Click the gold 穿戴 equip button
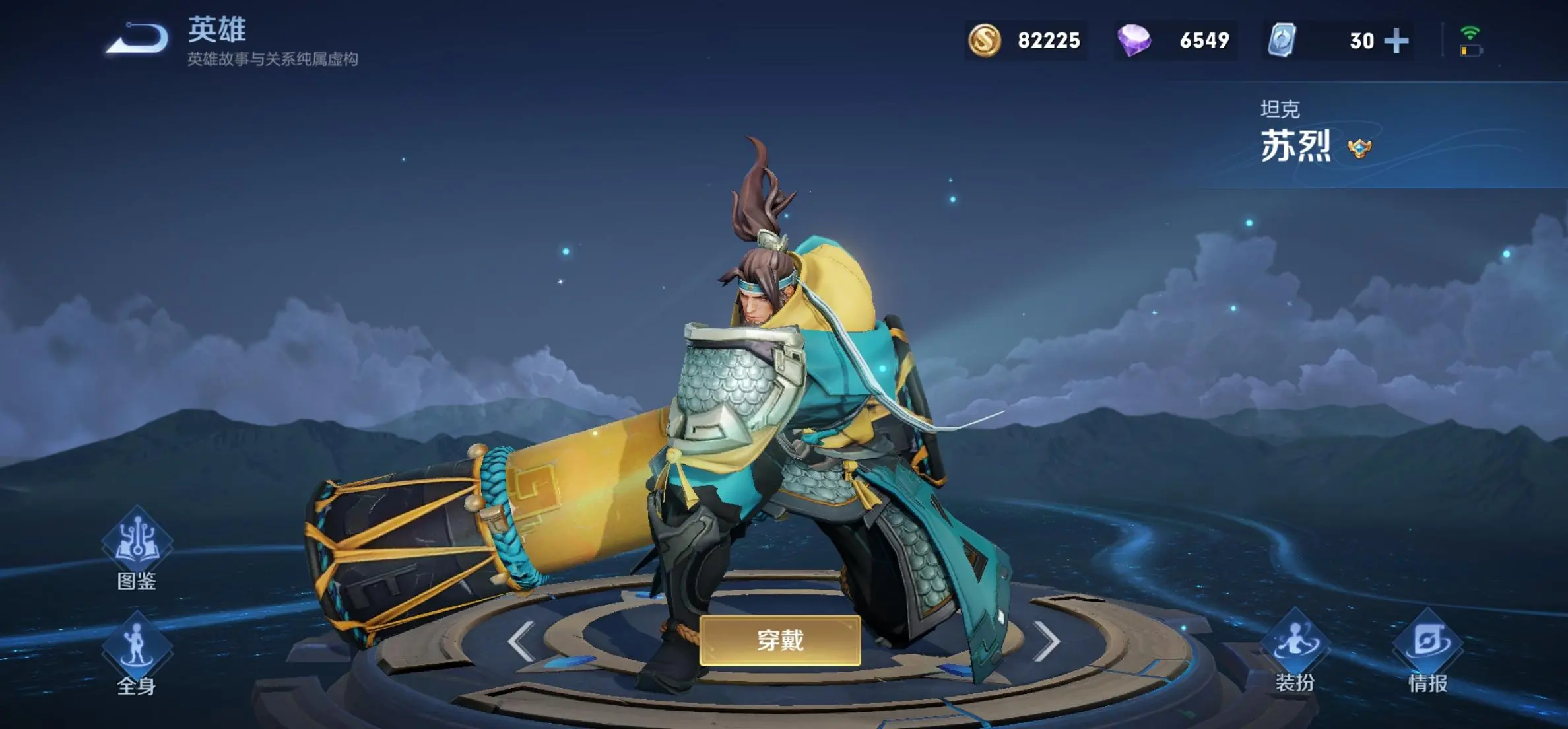Image resolution: width=1568 pixels, height=729 pixels. pos(780,640)
